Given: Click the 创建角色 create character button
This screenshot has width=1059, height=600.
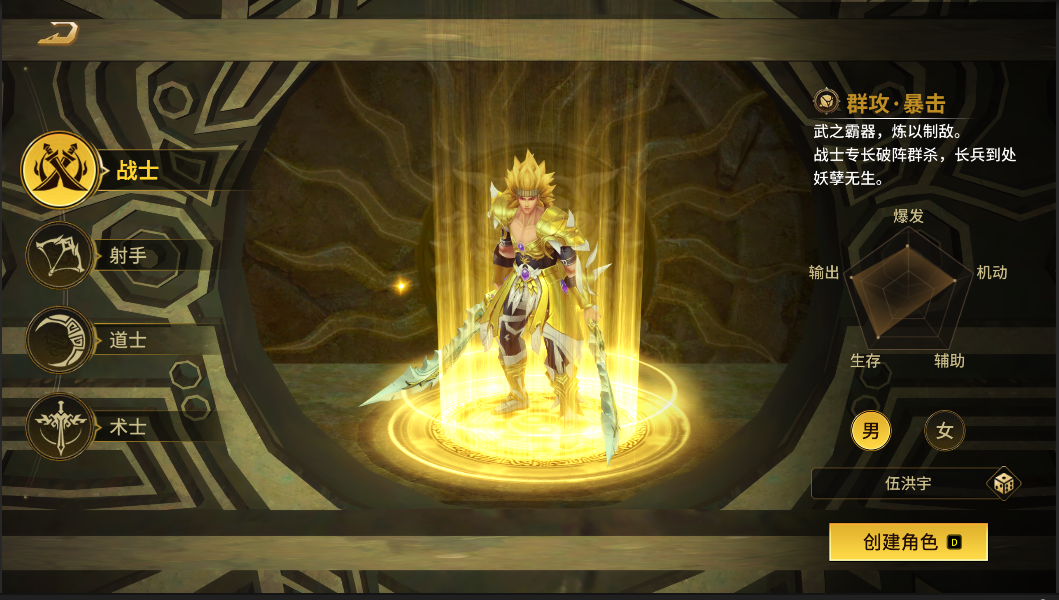Looking at the screenshot, I should (x=908, y=542).
